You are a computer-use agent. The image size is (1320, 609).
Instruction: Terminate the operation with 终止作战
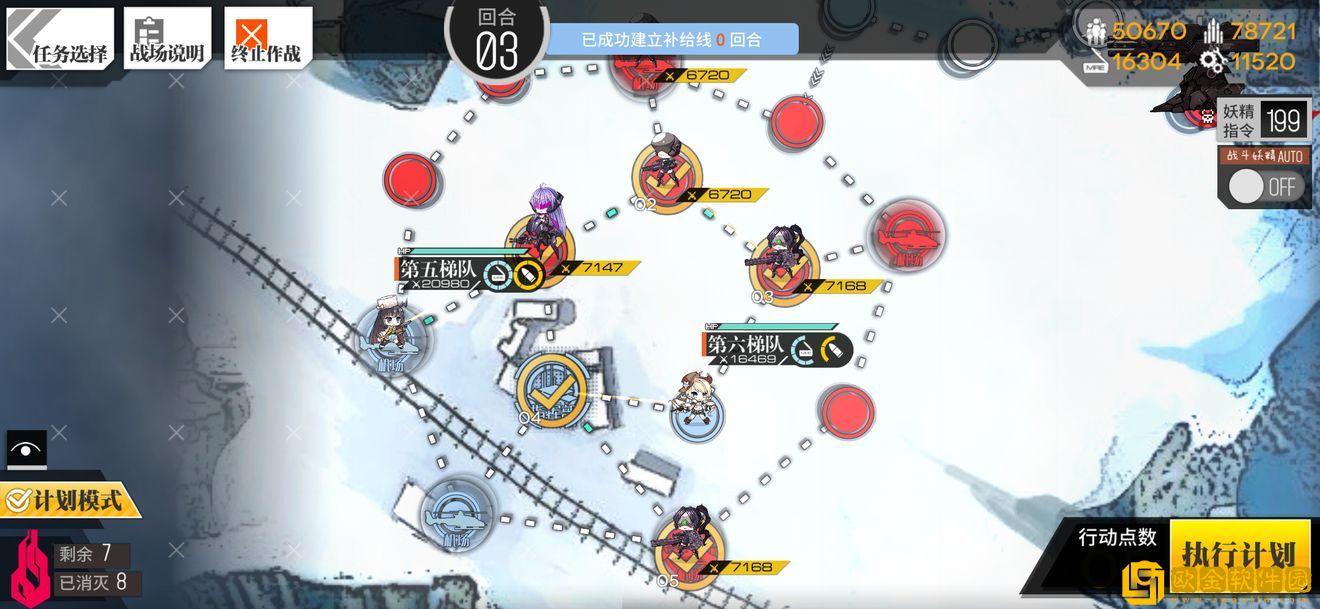coord(266,40)
